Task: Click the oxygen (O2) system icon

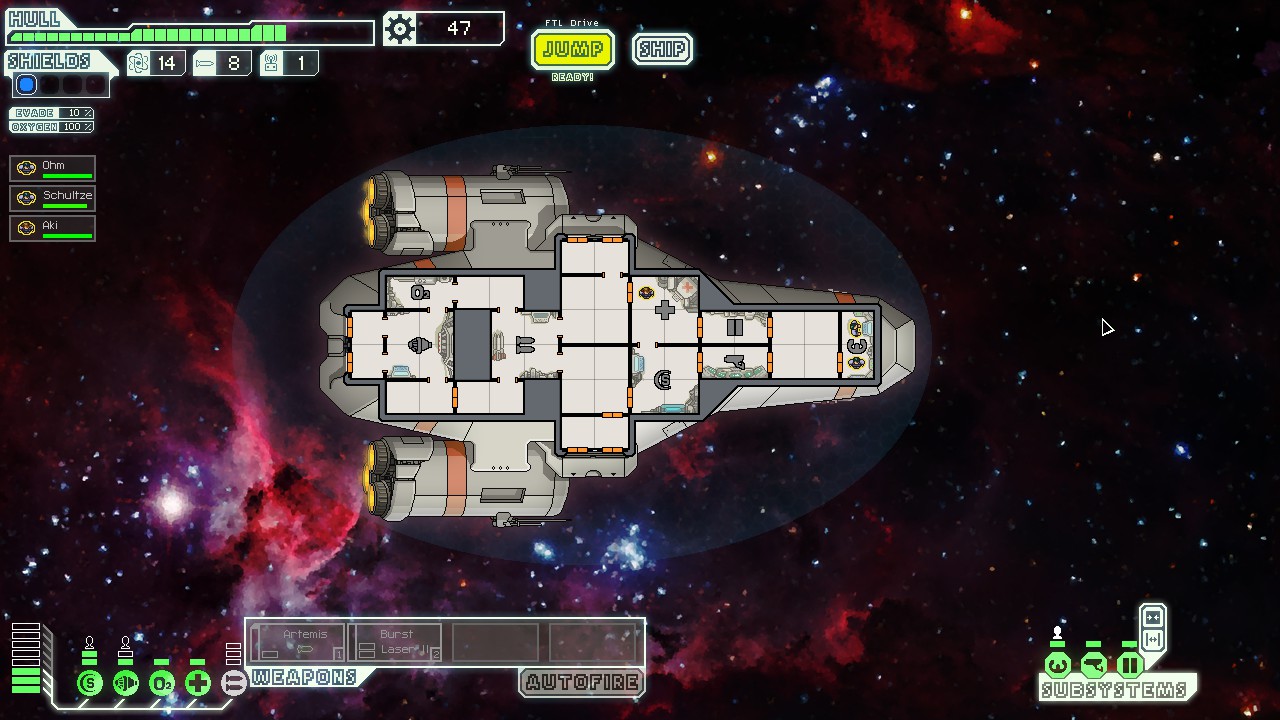Action: [x=161, y=684]
